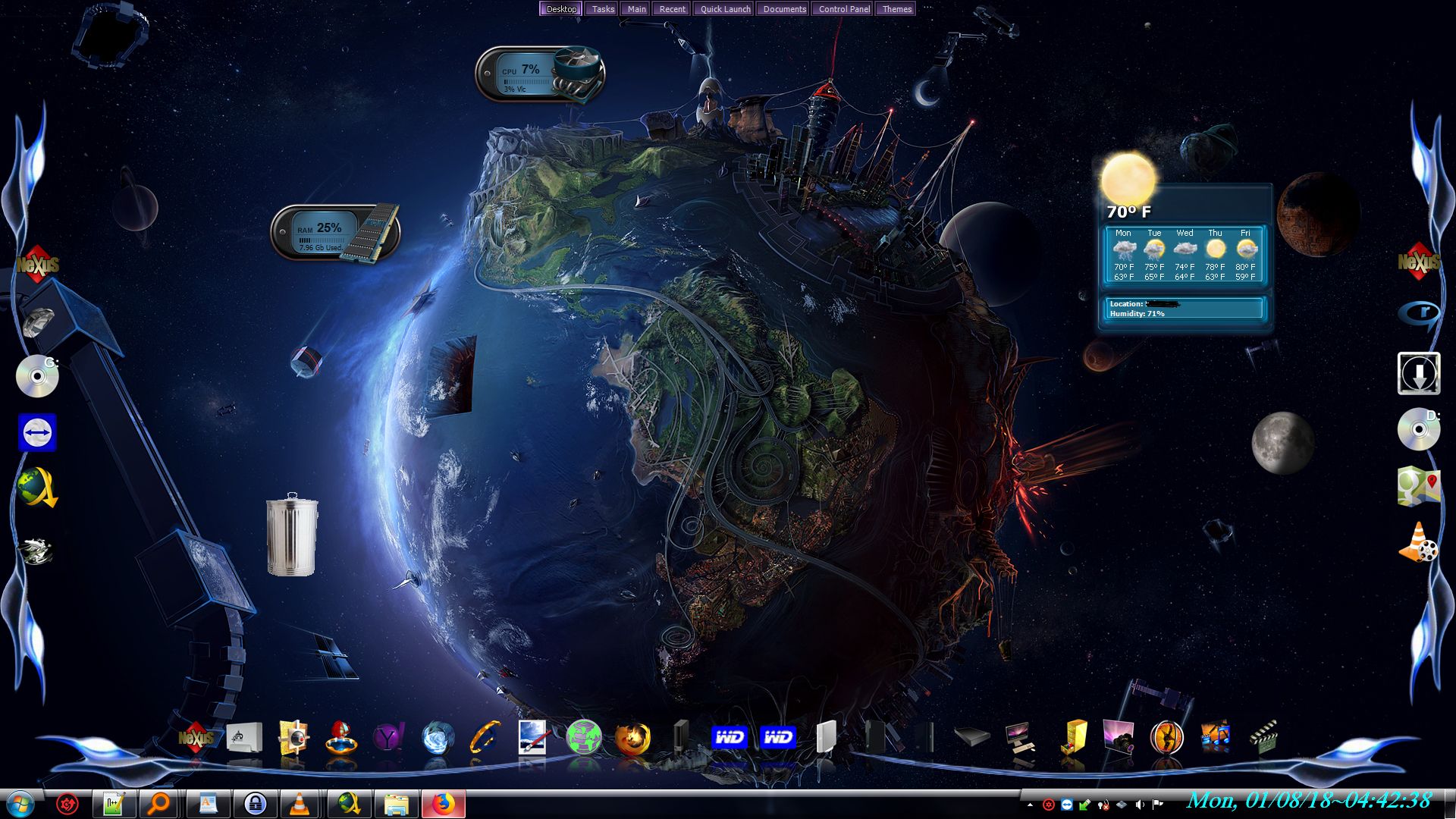Choose the Main tab
The height and width of the screenshot is (819, 1456).
click(x=636, y=9)
